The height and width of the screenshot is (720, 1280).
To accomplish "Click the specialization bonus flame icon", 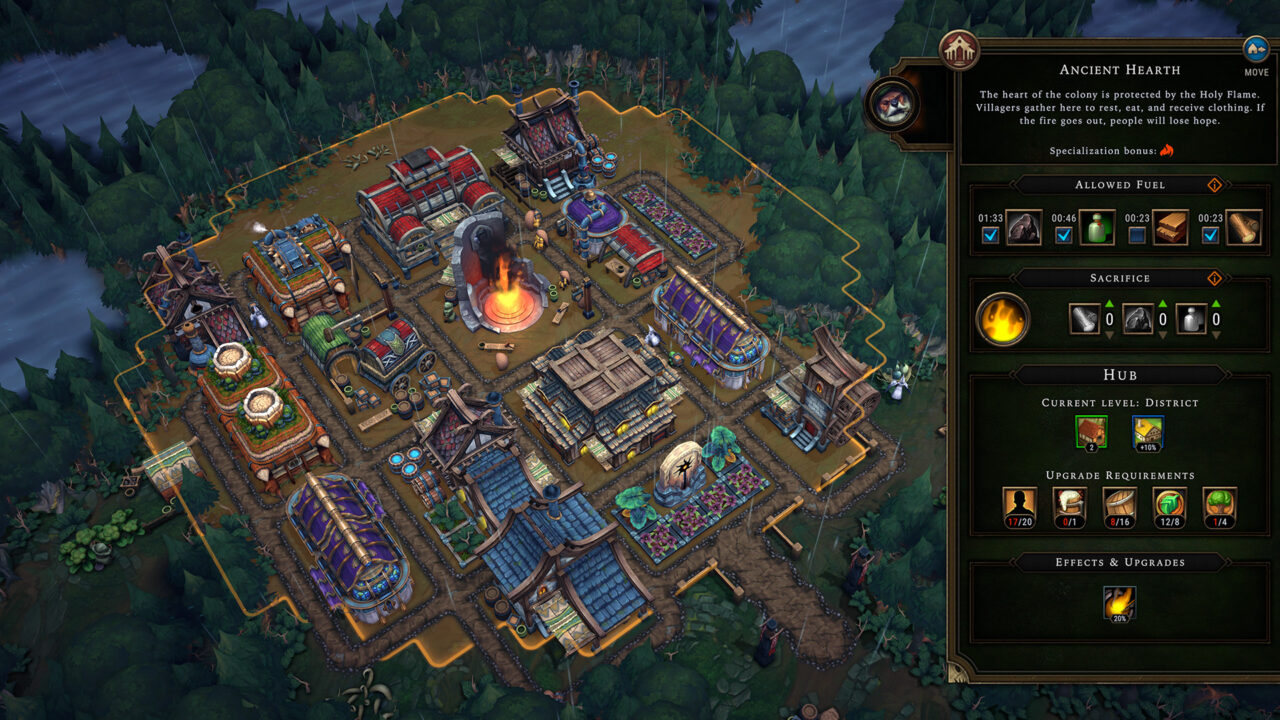I will (x=1167, y=151).
